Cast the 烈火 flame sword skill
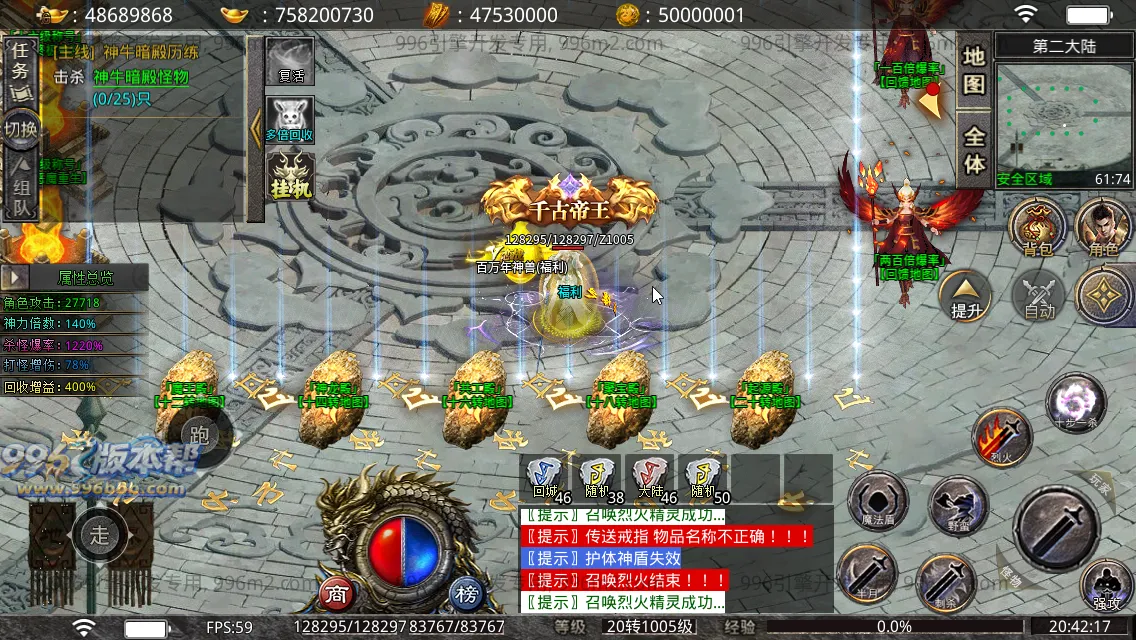This screenshot has width=1136, height=640. pos(1002,437)
